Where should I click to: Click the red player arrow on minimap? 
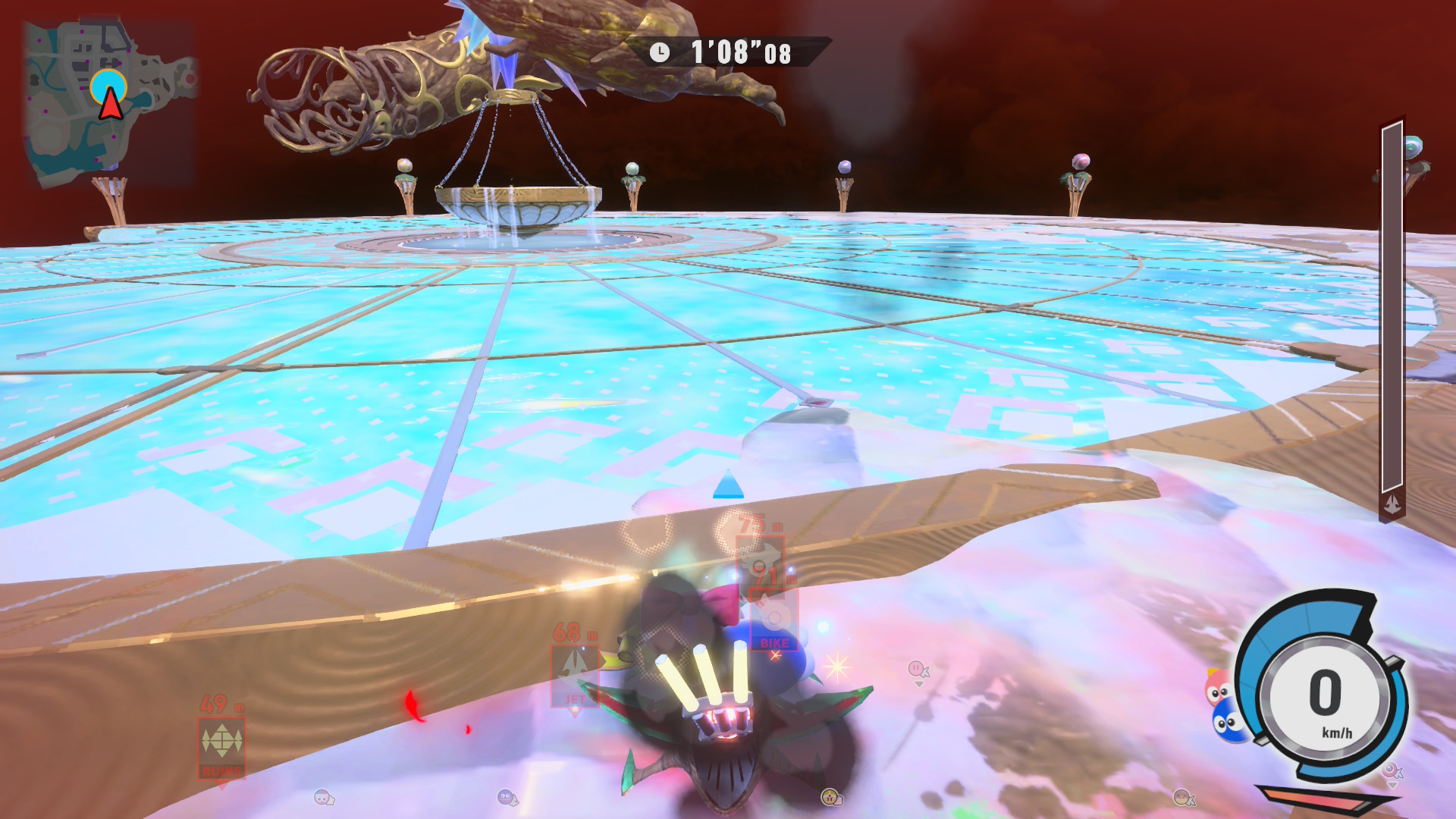[111, 103]
